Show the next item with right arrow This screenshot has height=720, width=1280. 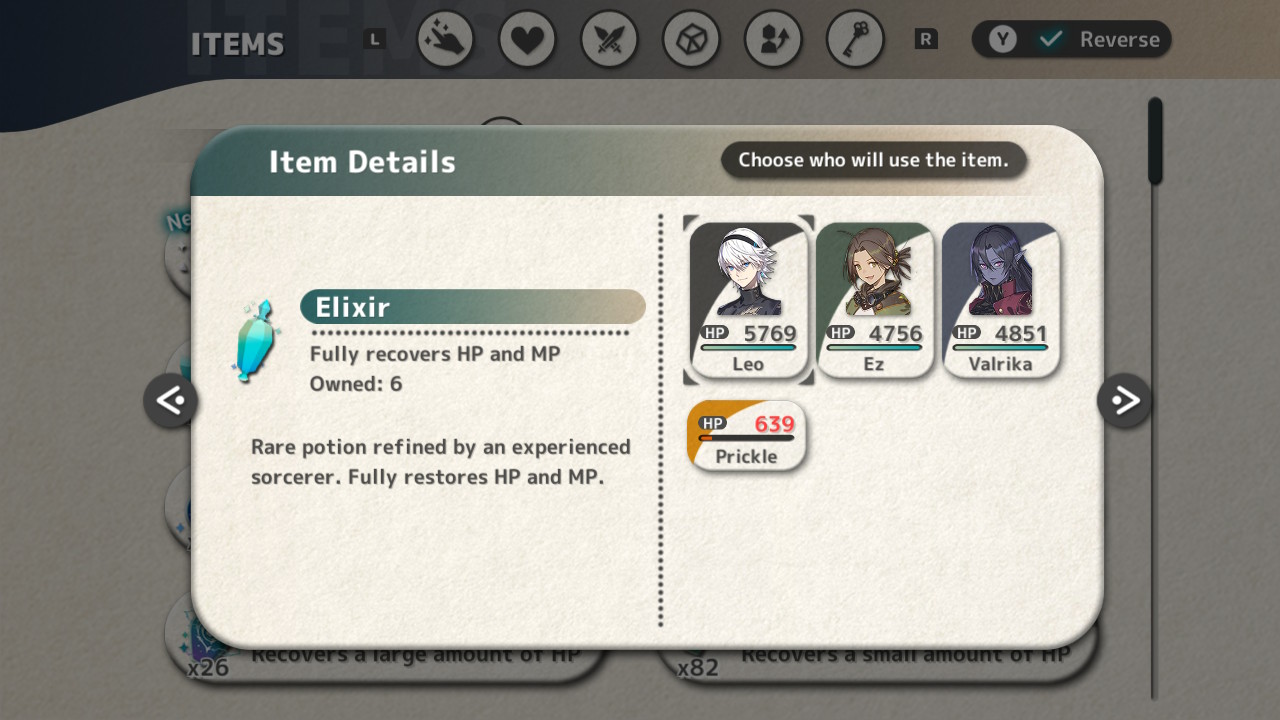(x=1124, y=401)
